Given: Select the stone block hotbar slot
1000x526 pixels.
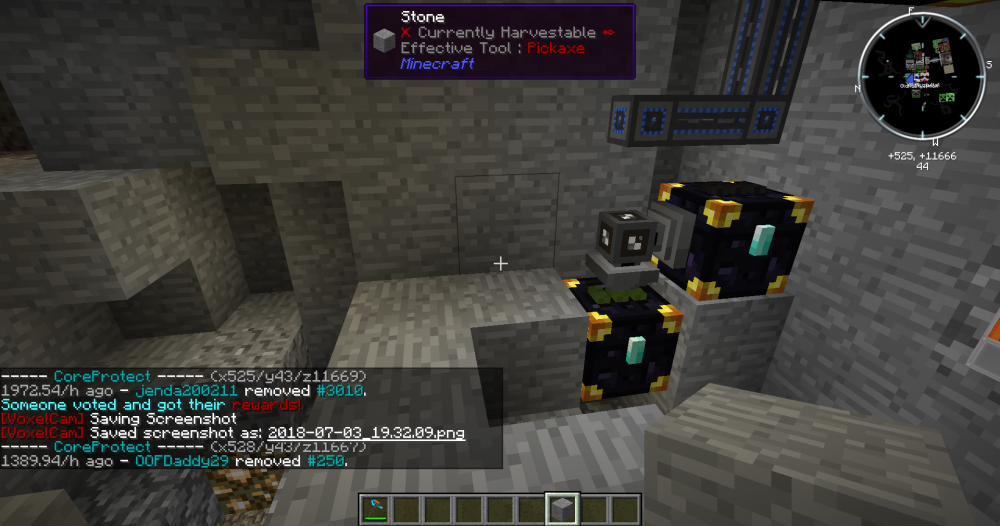Looking at the screenshot, I should pyautogui.click(x=562, y=509).
